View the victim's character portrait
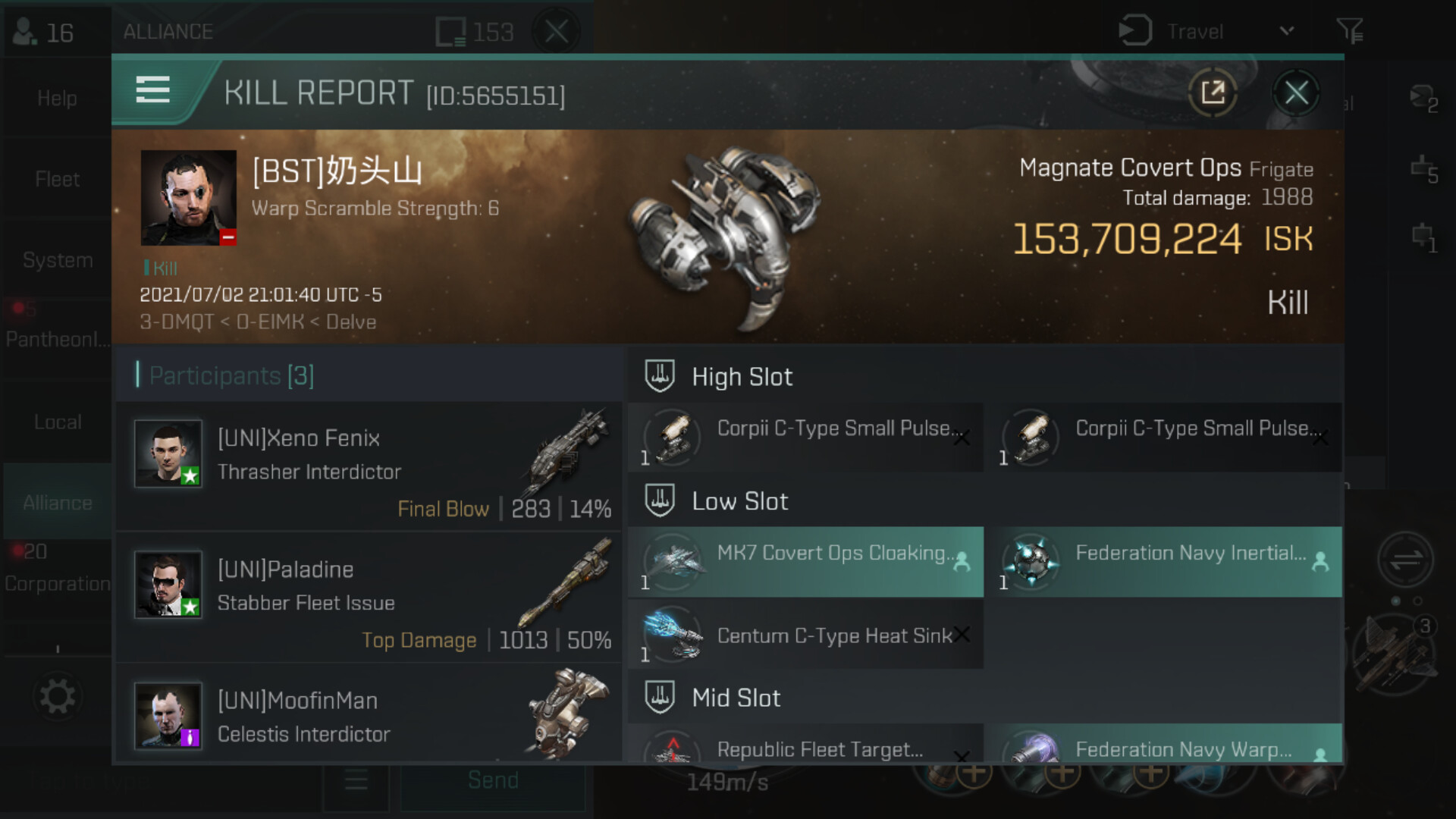The width and height of the screenshot is (1456, 819). [188, 197]
